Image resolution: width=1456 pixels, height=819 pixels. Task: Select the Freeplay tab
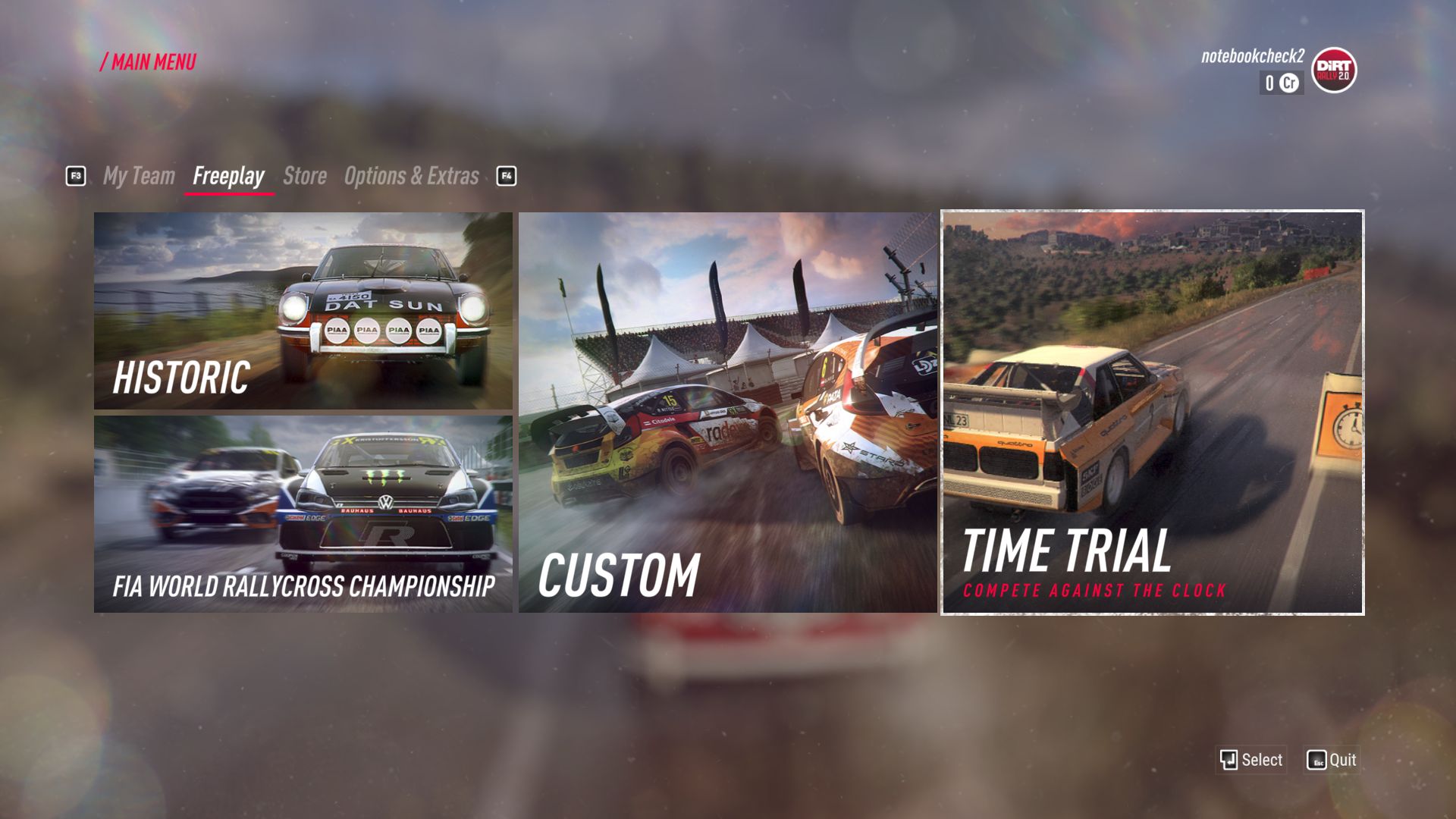point(228,176)
